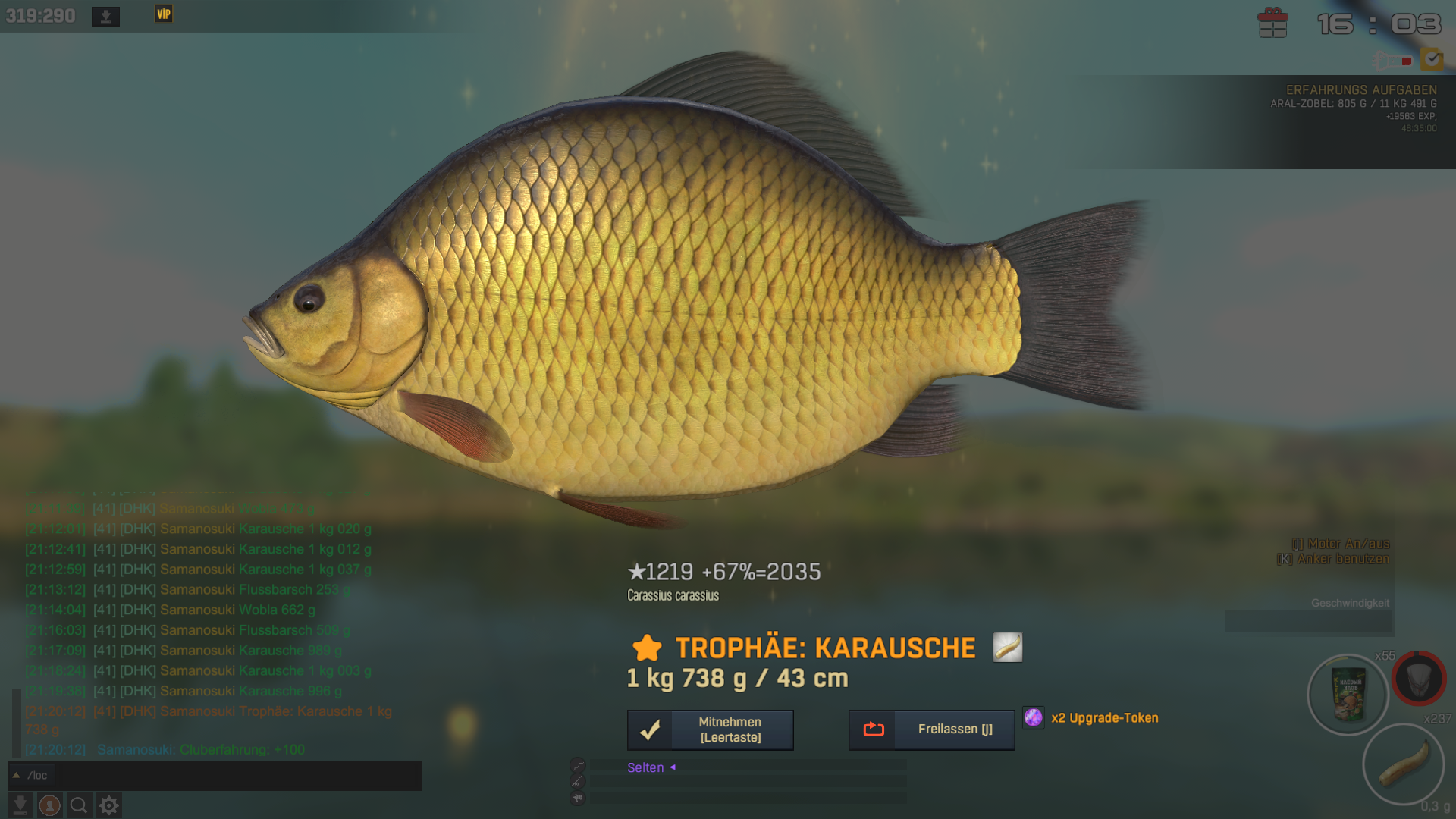Screen dimensions: 1456x819
Task: Open the player profile chat icon
Action: pos(50,805)
